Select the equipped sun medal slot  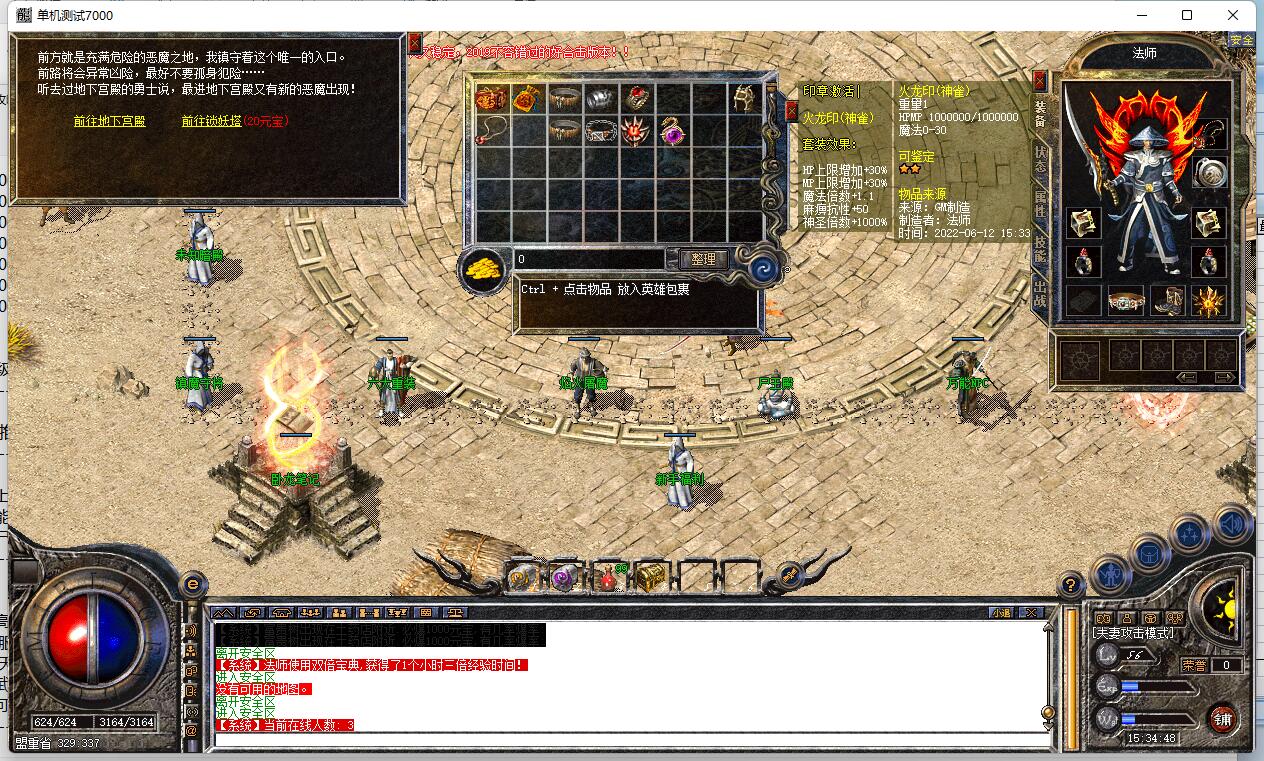pos(1211,300)
